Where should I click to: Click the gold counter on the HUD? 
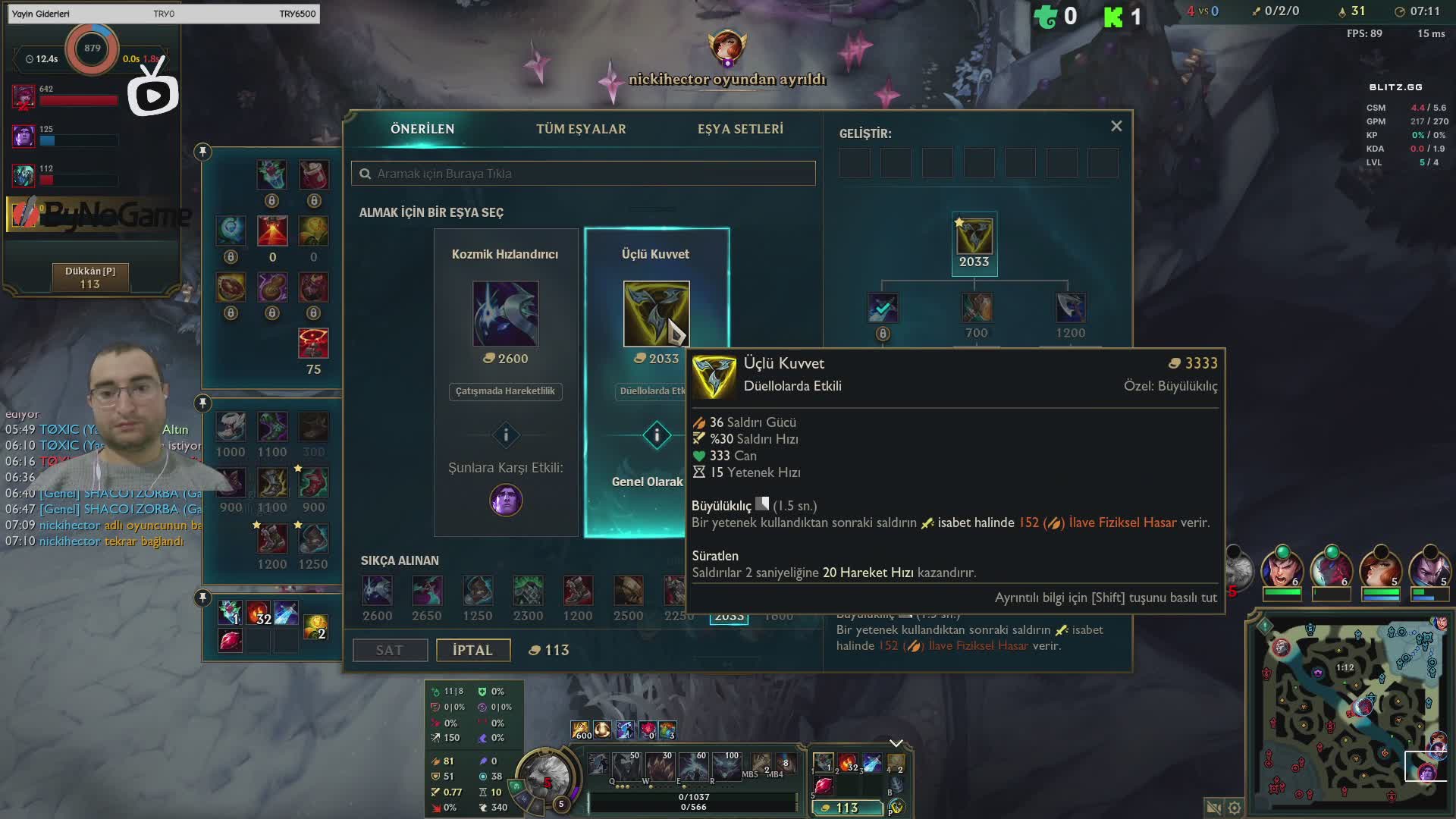(846, 808)
